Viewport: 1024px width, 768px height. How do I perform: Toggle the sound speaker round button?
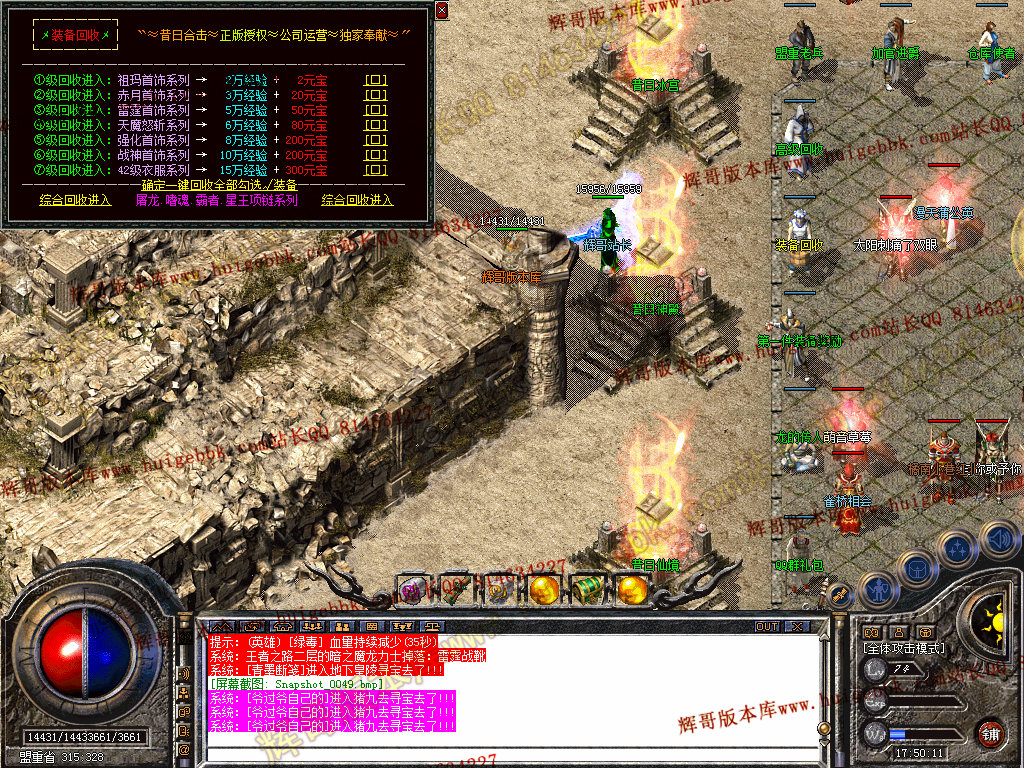click(x=1000, y=540)
